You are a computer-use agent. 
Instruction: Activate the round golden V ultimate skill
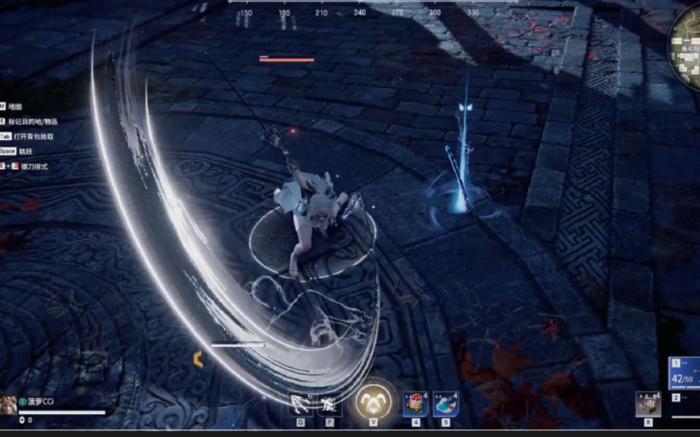[373, 402]
